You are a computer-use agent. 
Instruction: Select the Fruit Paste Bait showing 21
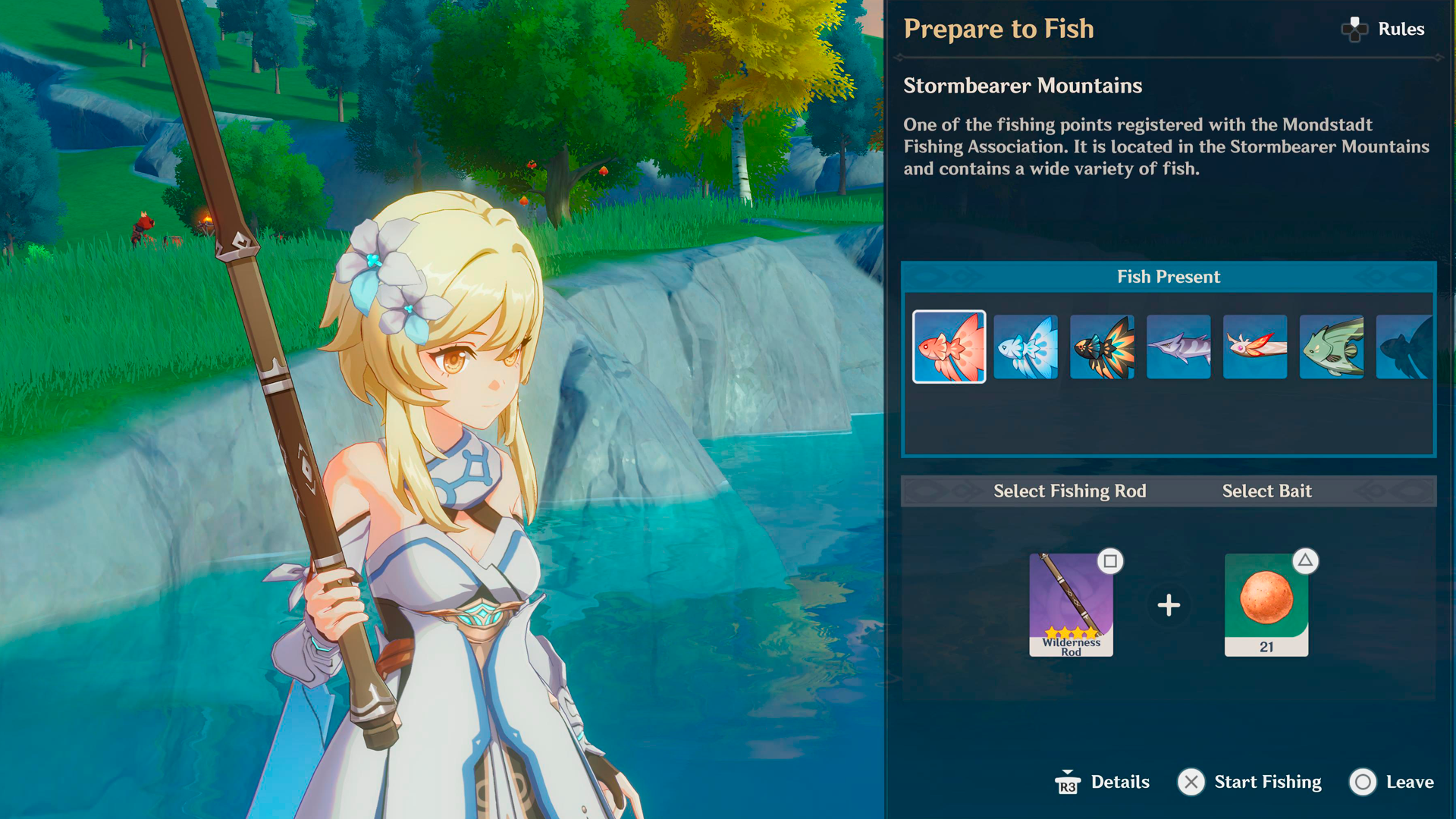tap(1266, 605)
